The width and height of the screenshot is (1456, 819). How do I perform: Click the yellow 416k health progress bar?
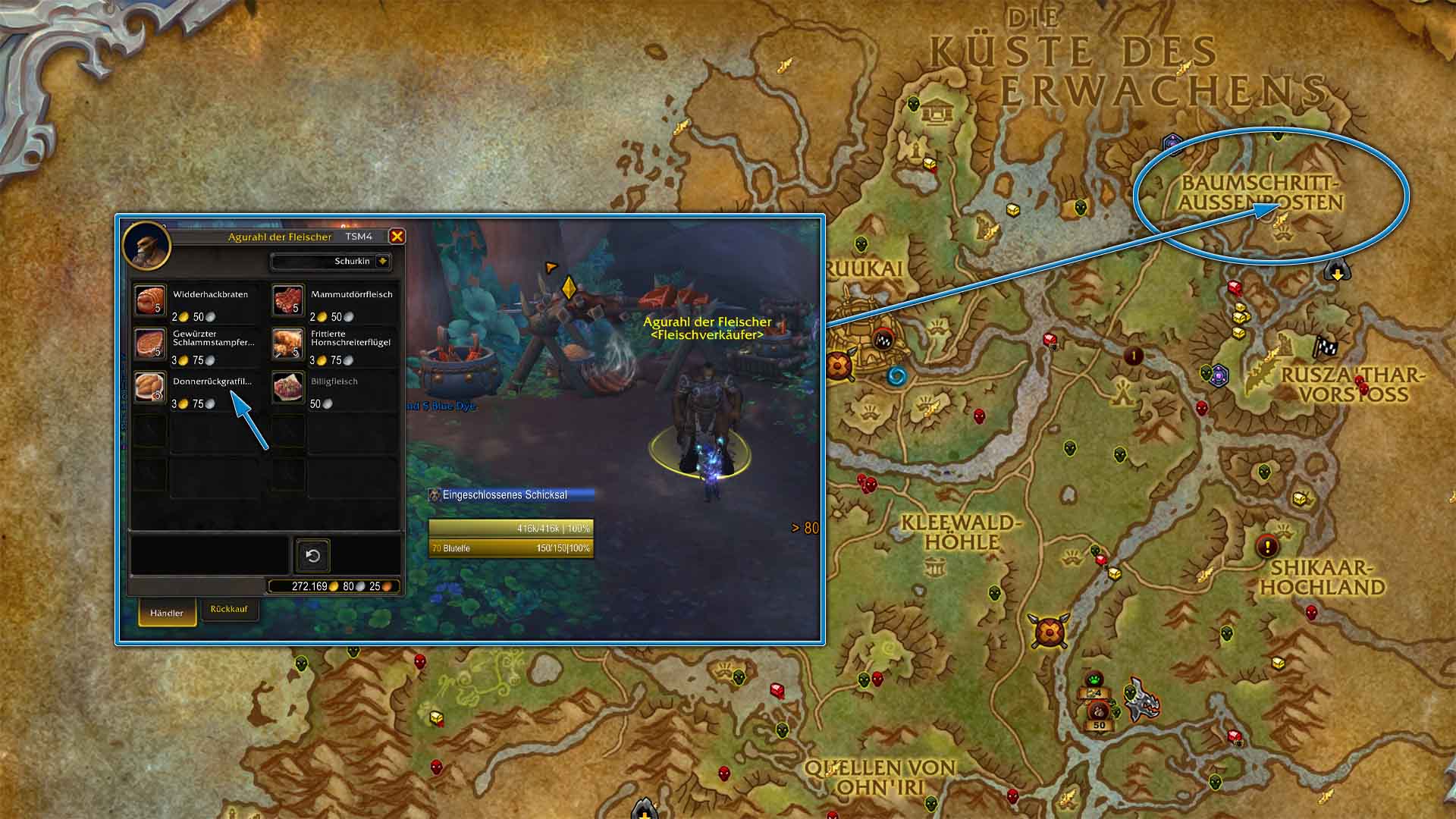click(x=511, y=529)
